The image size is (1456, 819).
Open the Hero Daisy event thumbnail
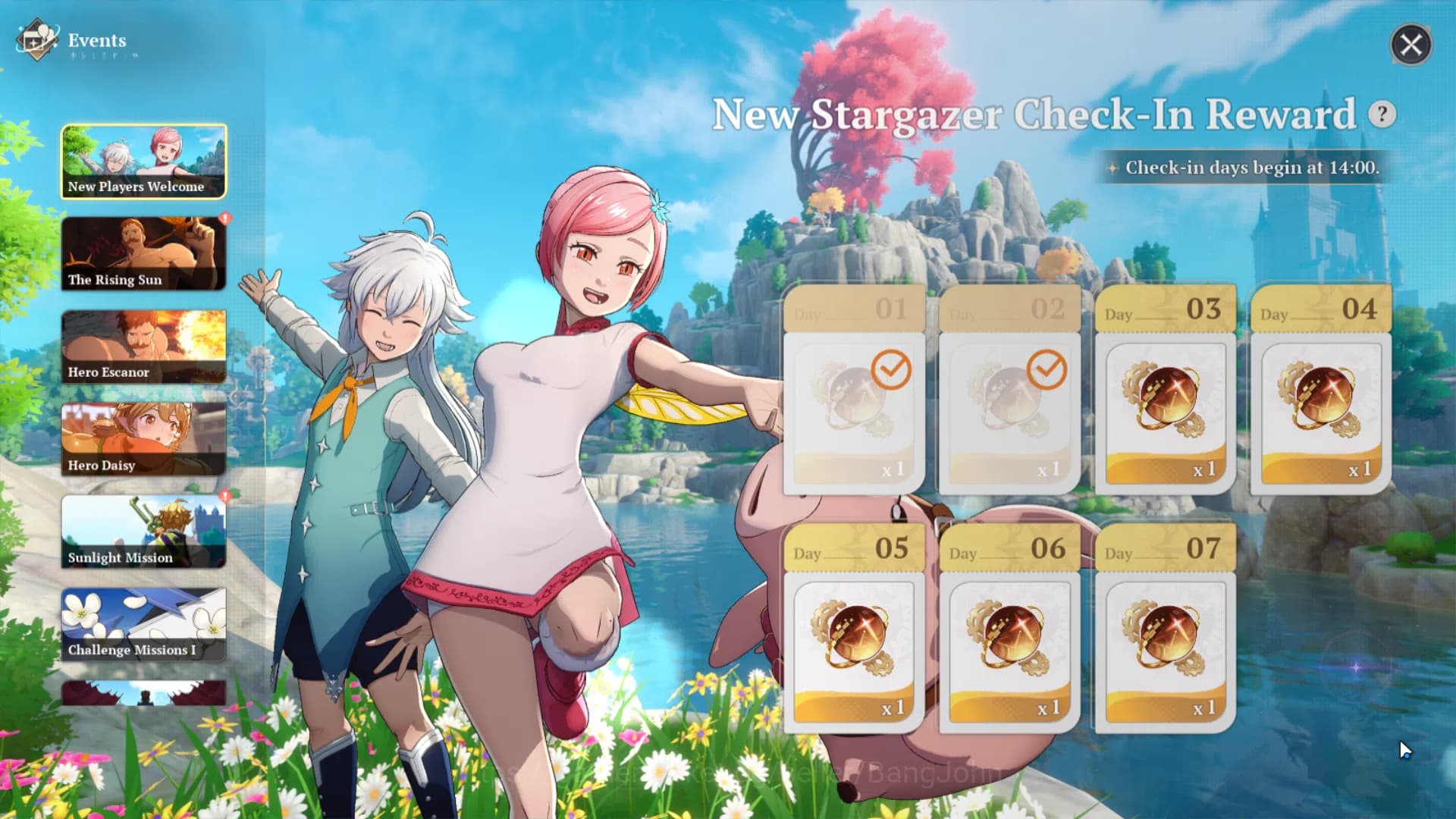pos(143,438)
